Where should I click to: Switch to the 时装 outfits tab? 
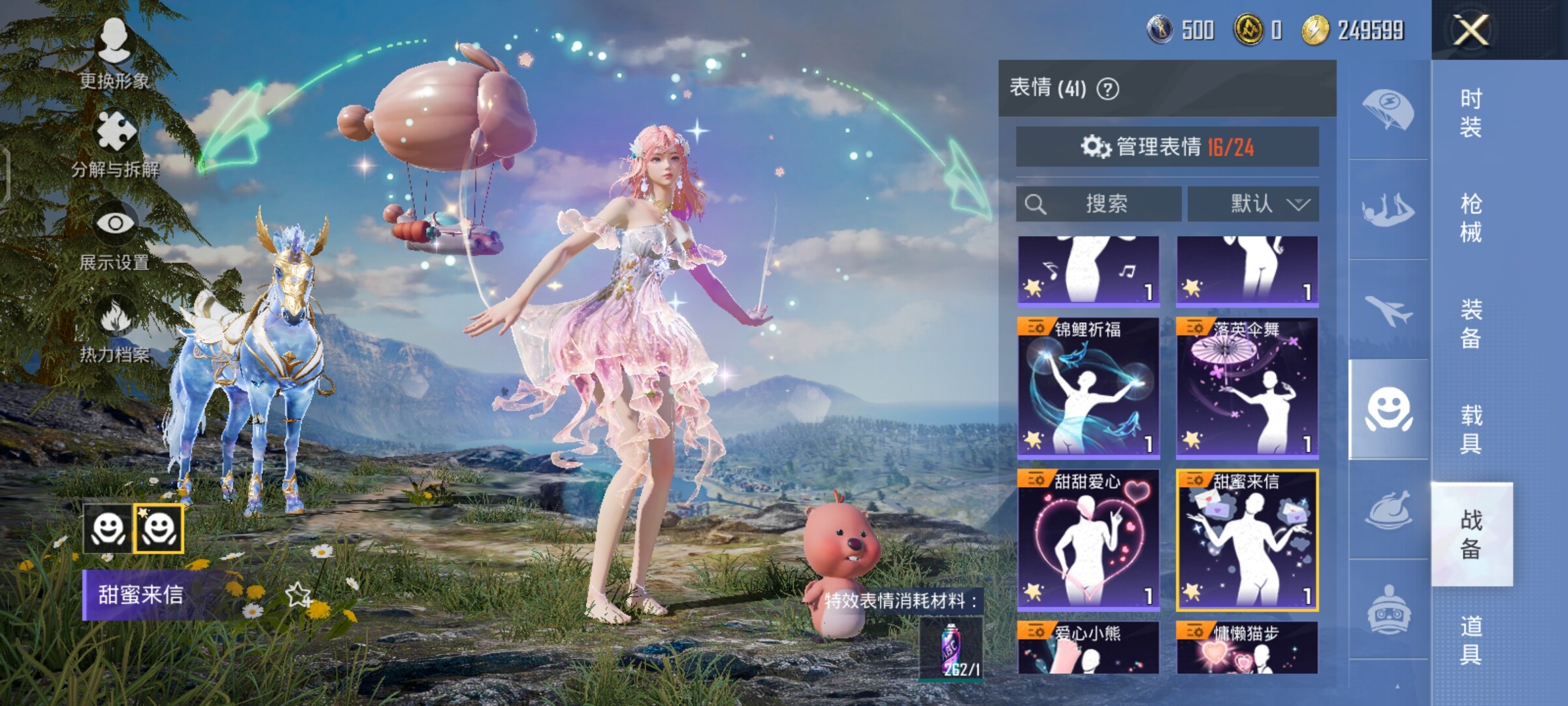coord(1471,112)
